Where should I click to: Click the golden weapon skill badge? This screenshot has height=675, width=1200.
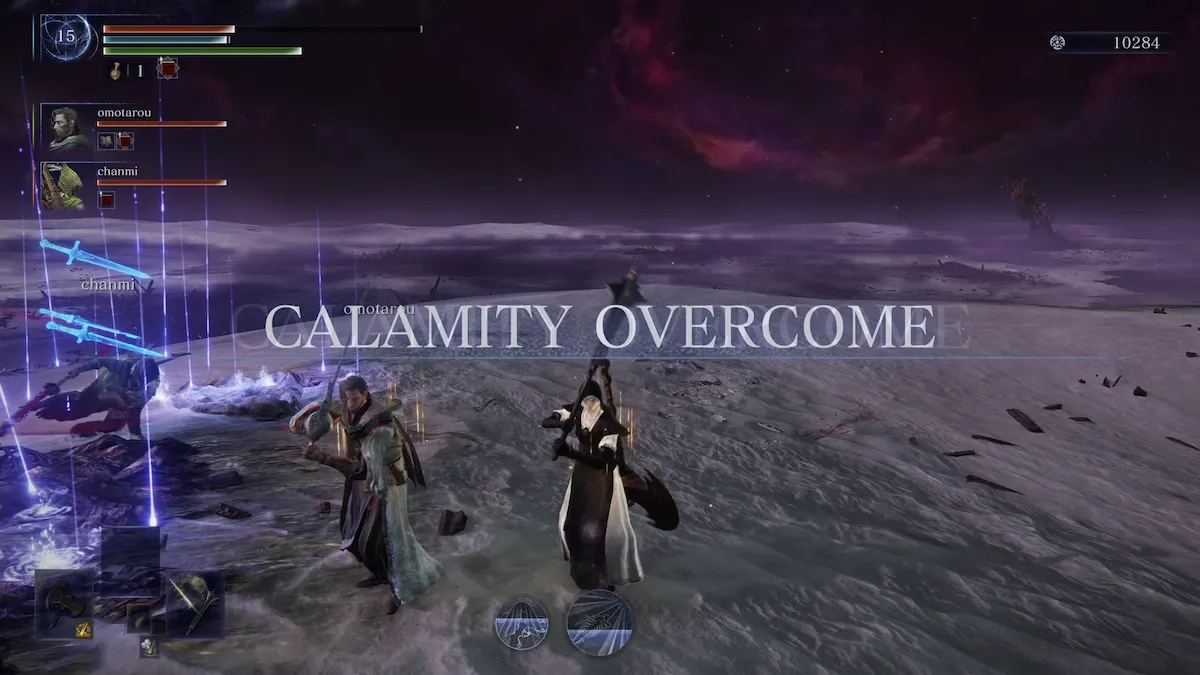click(x=84, y=629)
